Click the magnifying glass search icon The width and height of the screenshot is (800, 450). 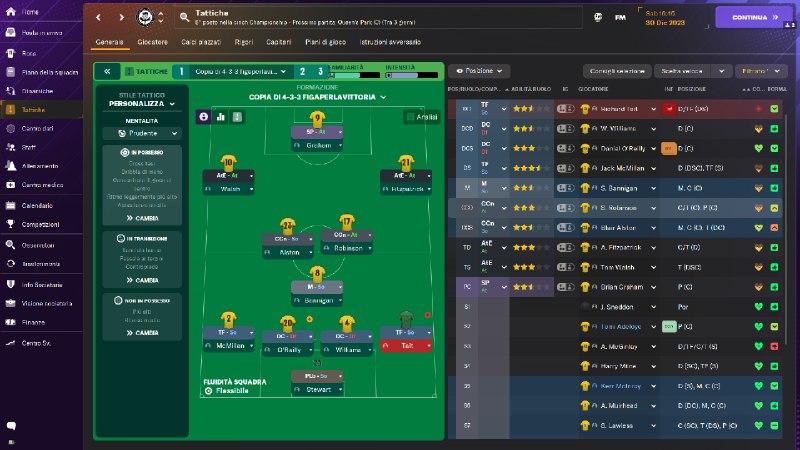(182, 17)
